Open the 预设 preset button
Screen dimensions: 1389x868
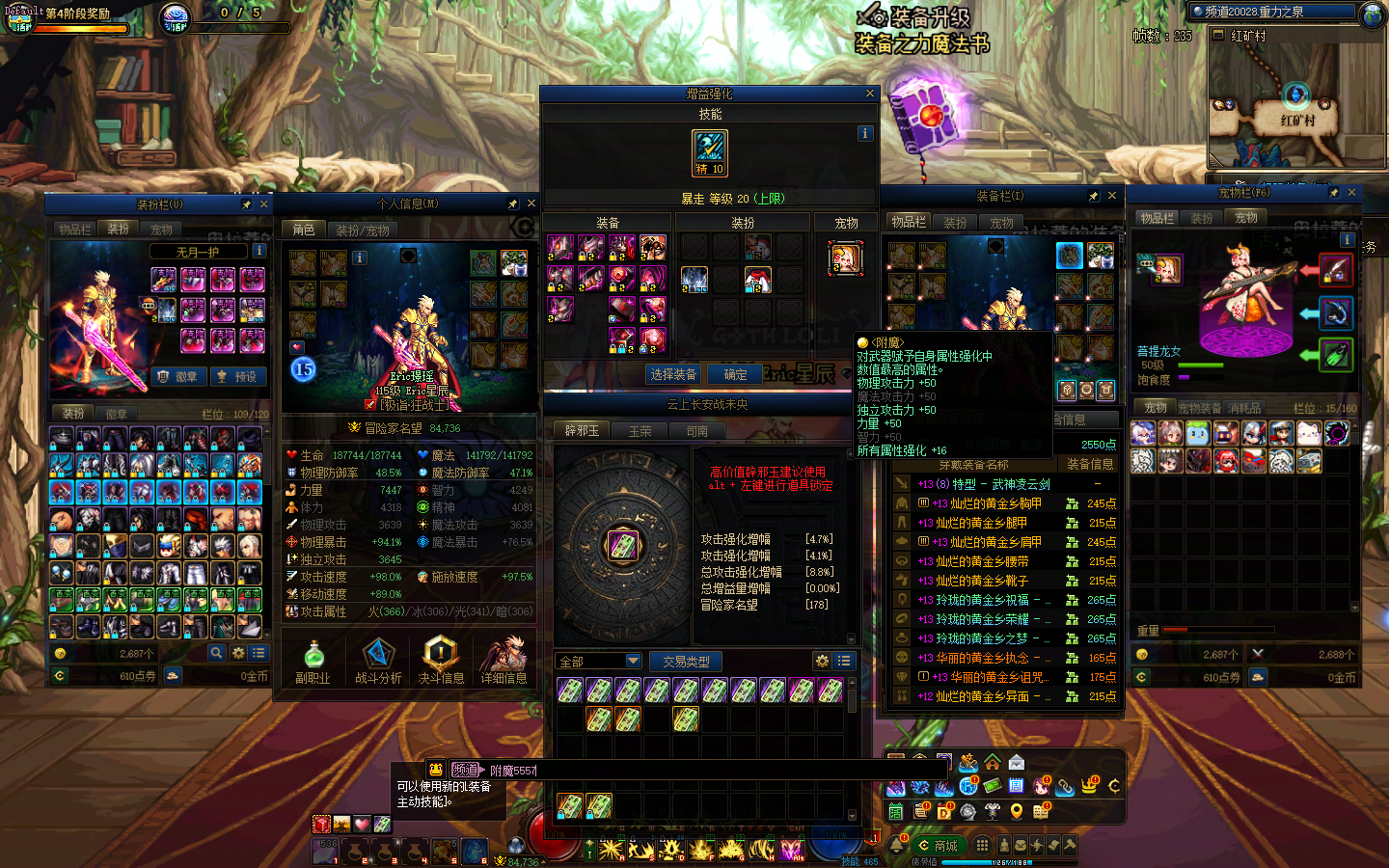click(236, 376)
